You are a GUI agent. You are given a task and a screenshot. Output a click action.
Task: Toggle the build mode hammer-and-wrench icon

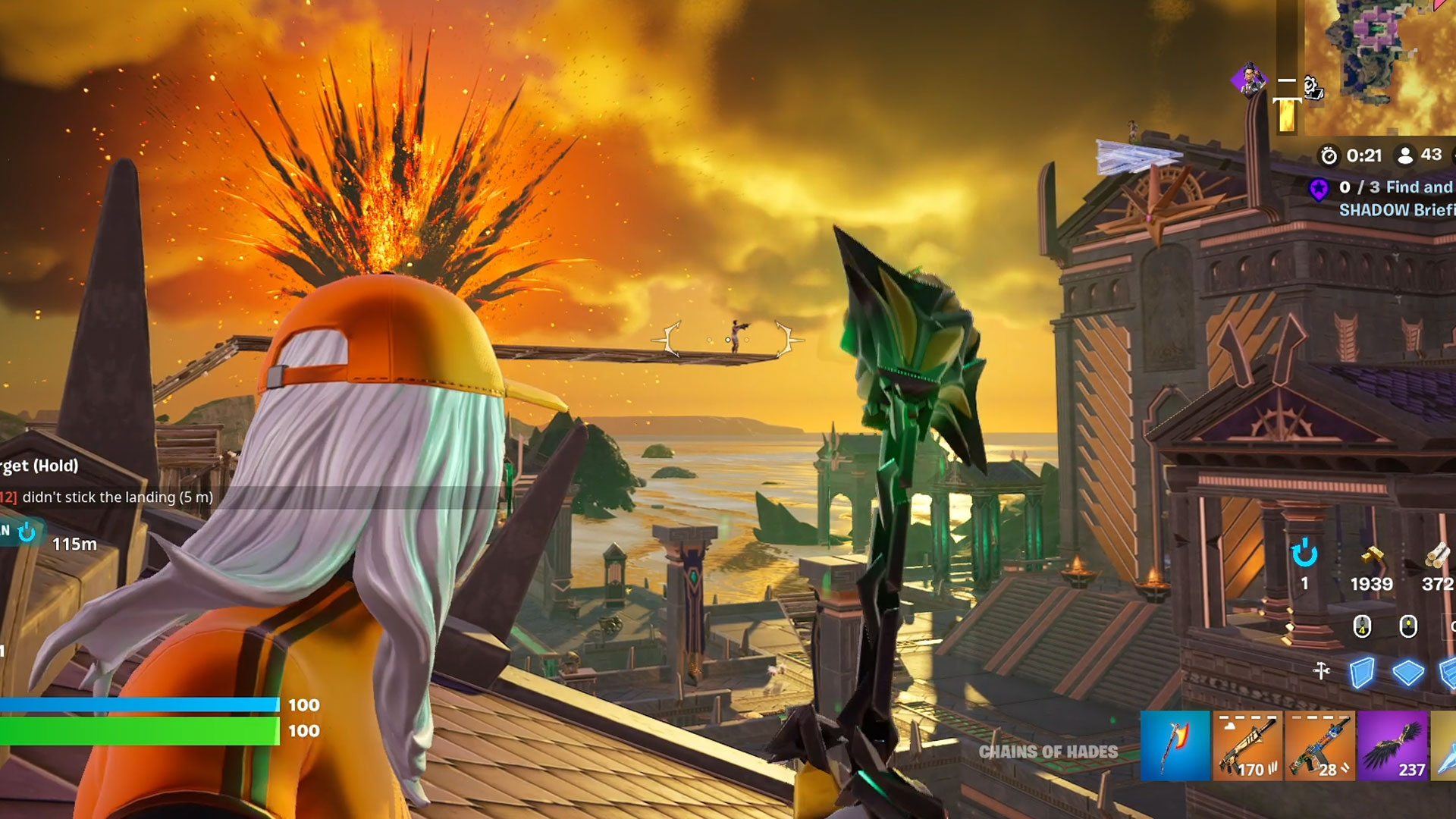tap(1321, 671)
